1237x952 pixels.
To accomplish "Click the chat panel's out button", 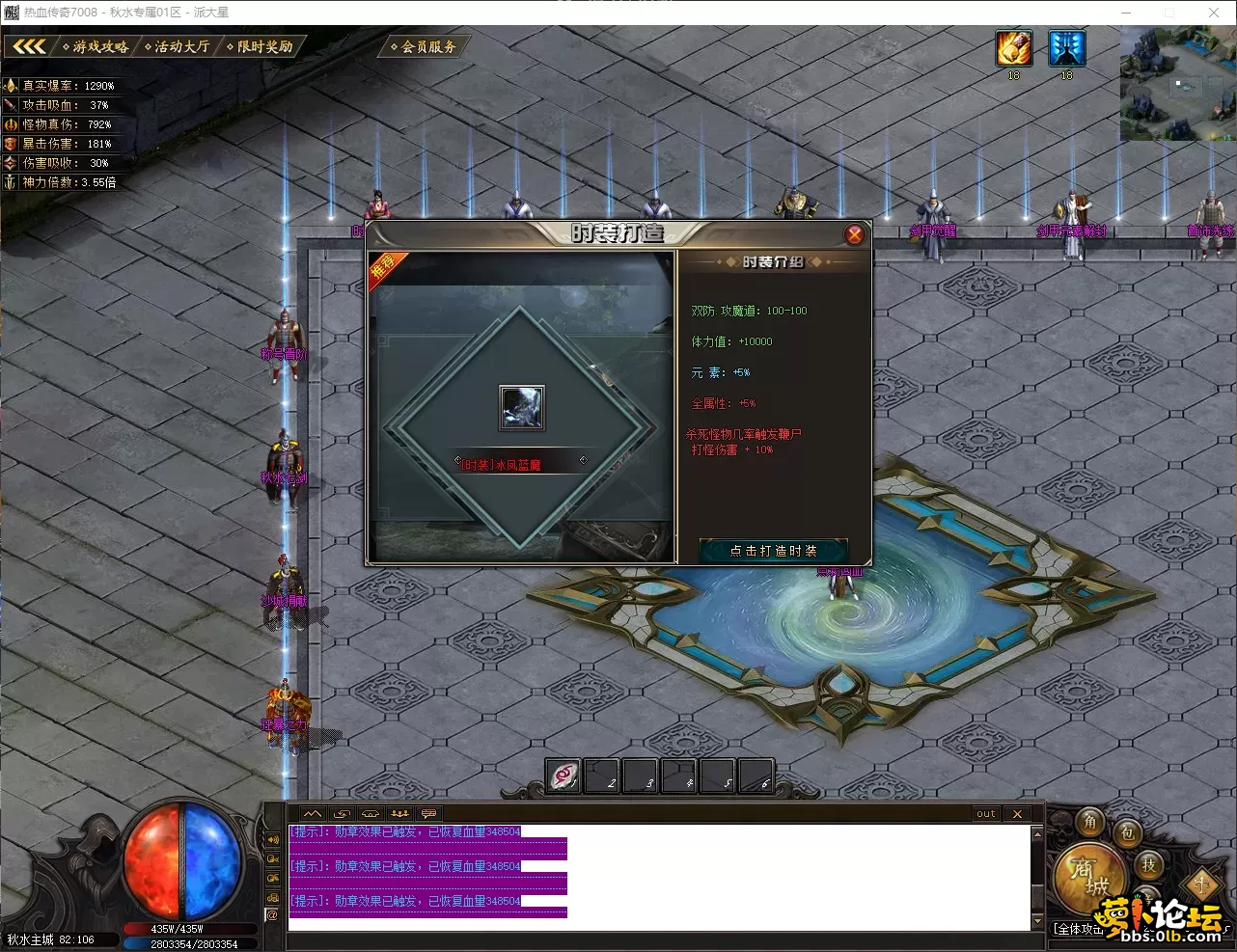I will 985,814.
